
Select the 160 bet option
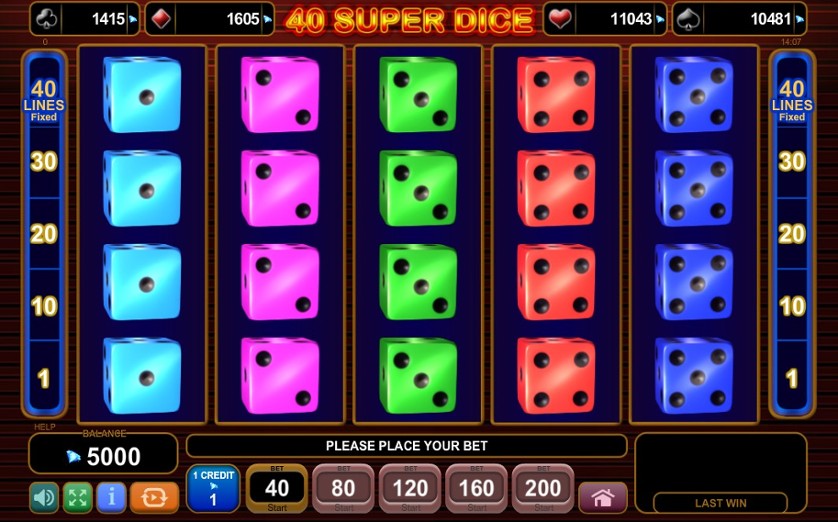pos(476,488)
